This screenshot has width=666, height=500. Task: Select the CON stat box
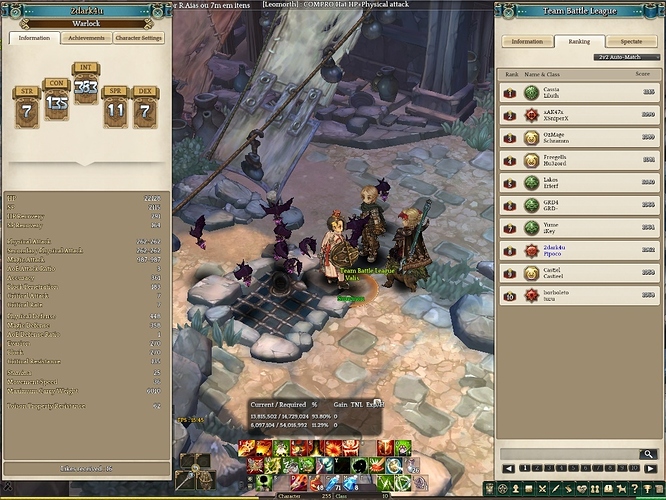click(56, 100)
